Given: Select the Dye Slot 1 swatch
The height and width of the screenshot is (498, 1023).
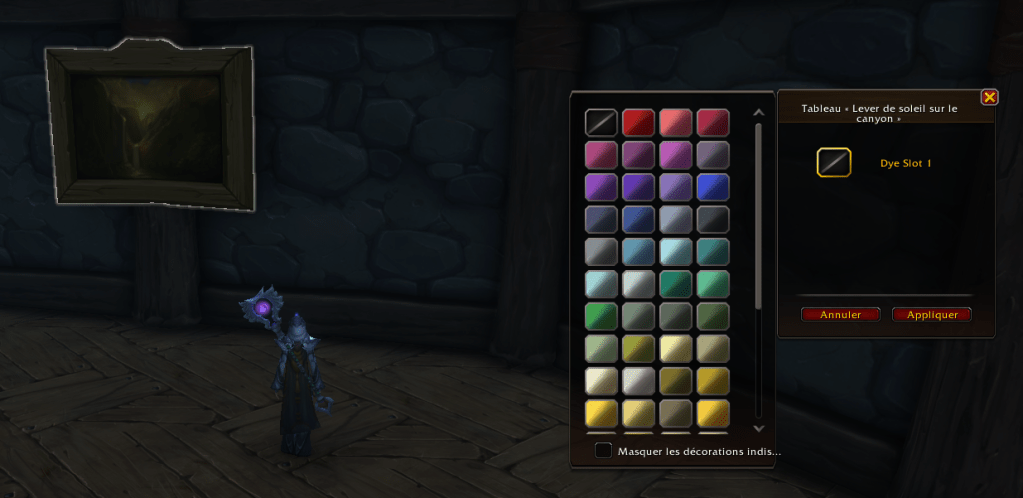Looking at the screenshot, I should coord(834,162).
